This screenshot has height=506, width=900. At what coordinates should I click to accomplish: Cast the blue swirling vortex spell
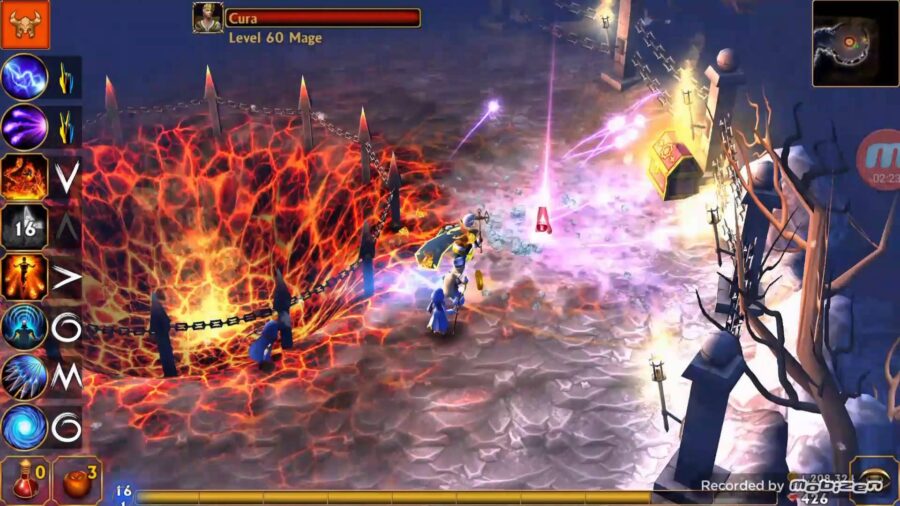tap(25, 427)
